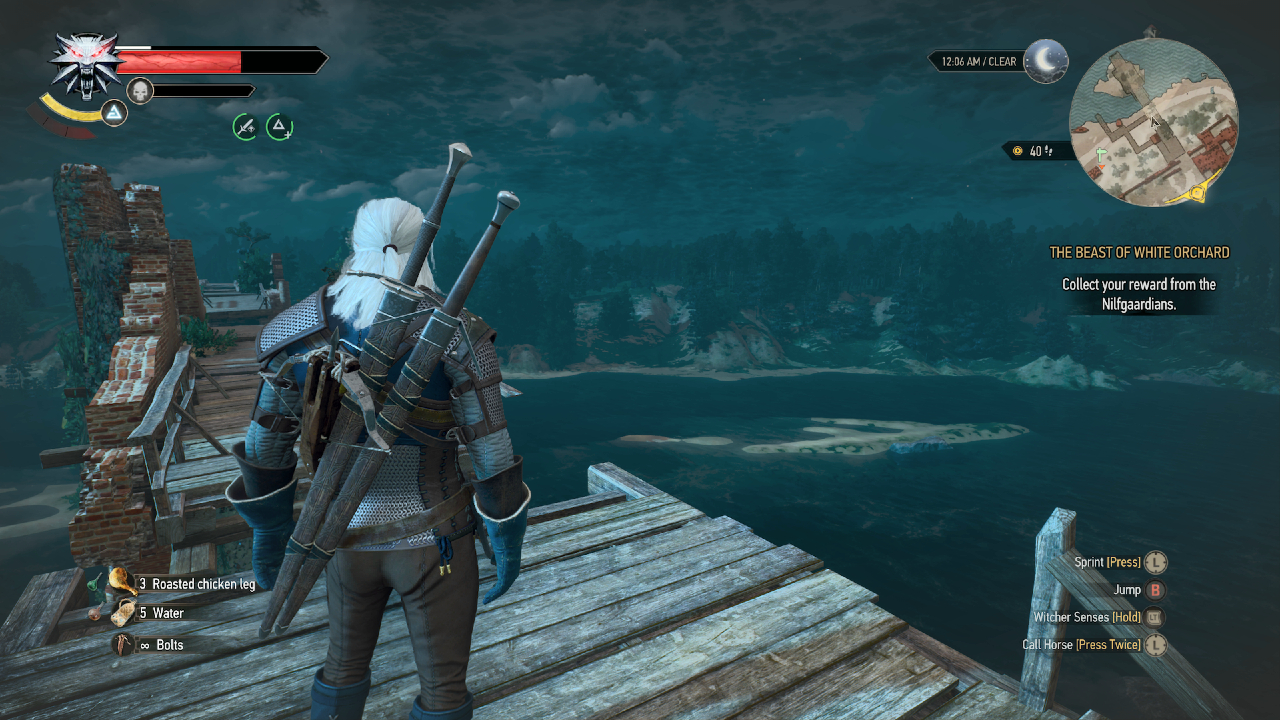Viewport: 1280px width, 720px height.
Task: Click the red health bar
Action: [180, 61]
